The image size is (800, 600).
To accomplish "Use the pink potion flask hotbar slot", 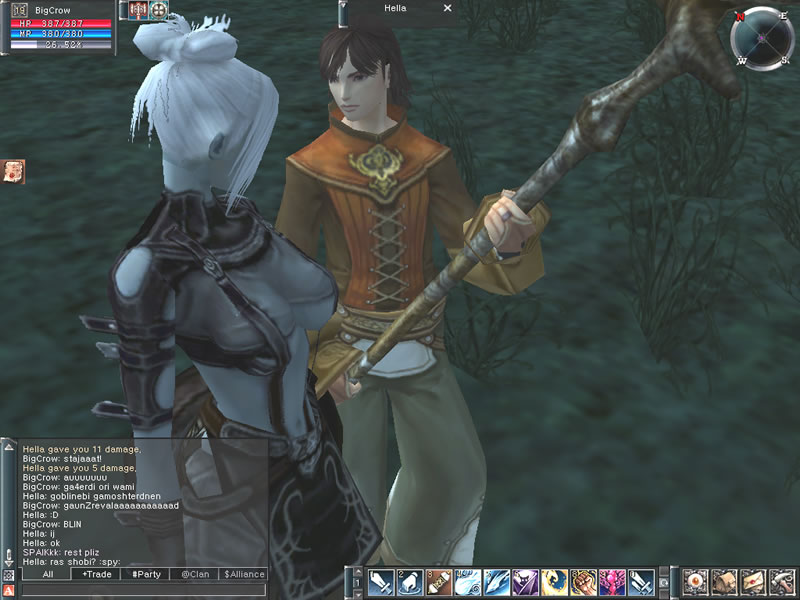I will pos(612,583).
